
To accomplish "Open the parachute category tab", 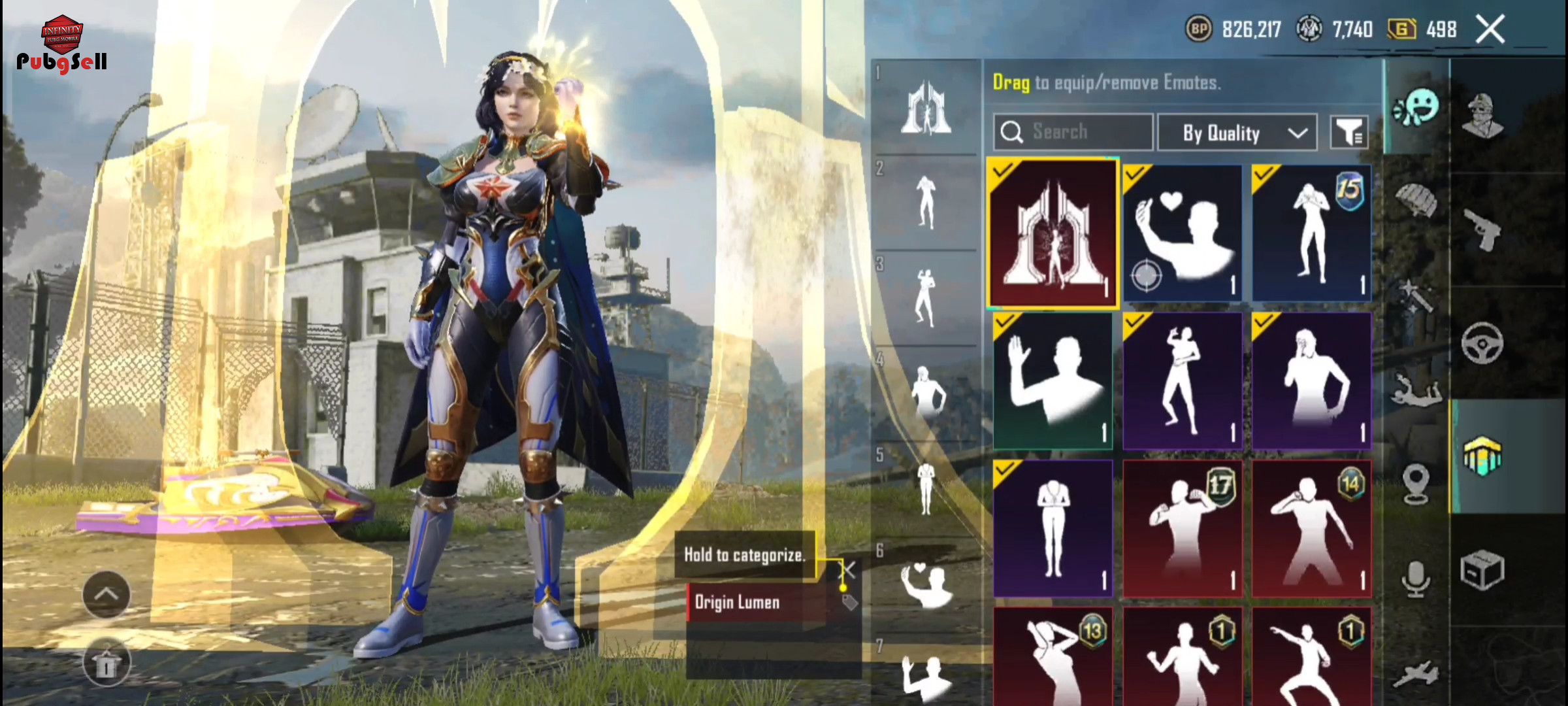I will click(1416, 199).
